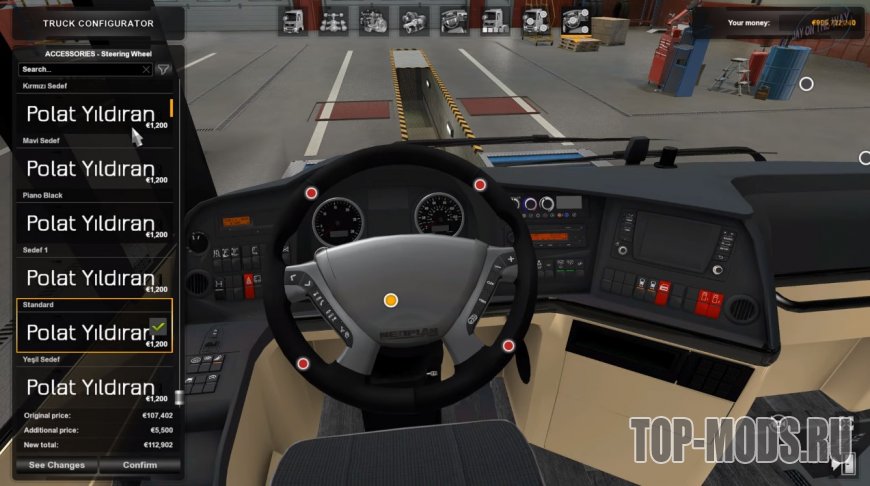Select the Yeşil Sedef steering wheel
The image size is (870, 486).
coord(94,386)
